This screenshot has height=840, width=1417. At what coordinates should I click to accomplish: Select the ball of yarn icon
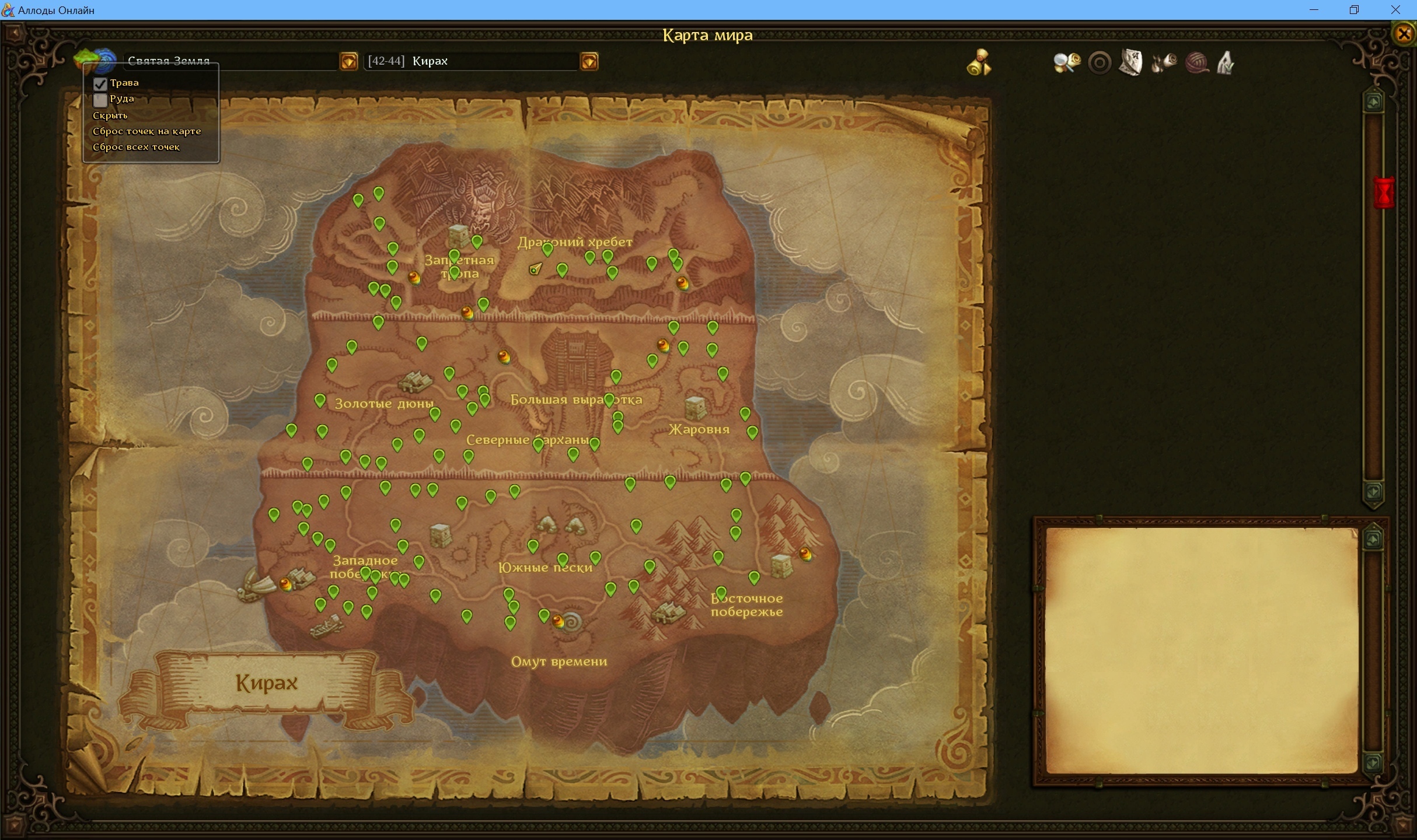pos(1196,62)
